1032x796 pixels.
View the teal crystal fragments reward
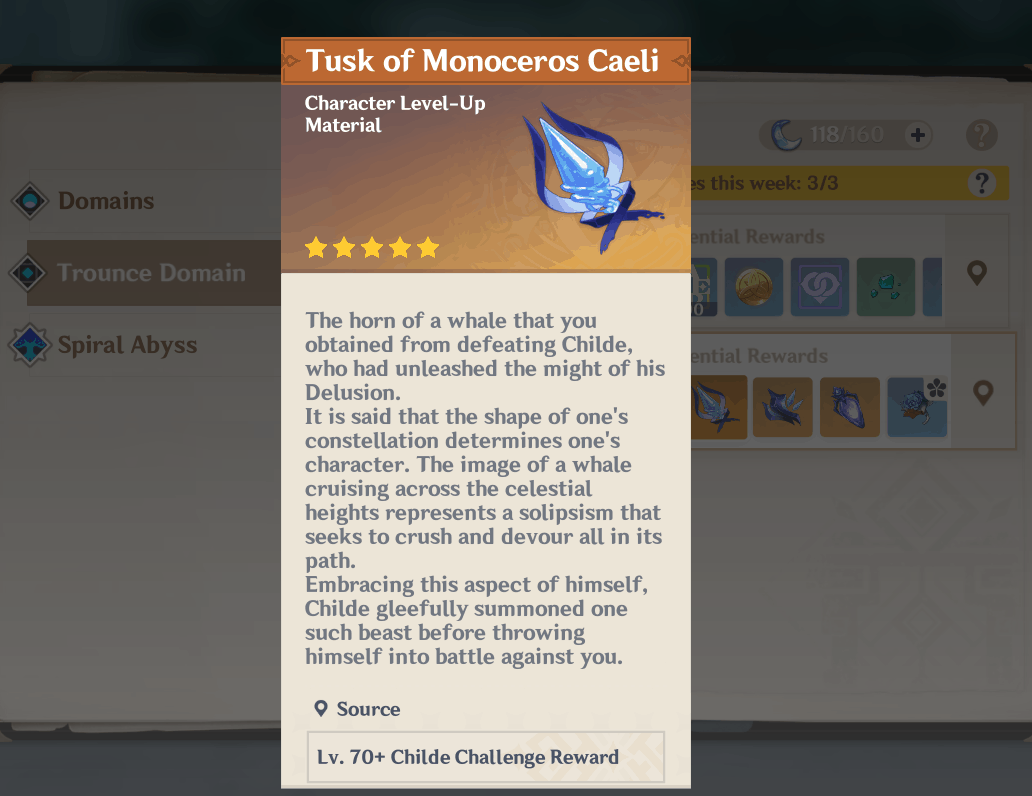pos(885,287)
